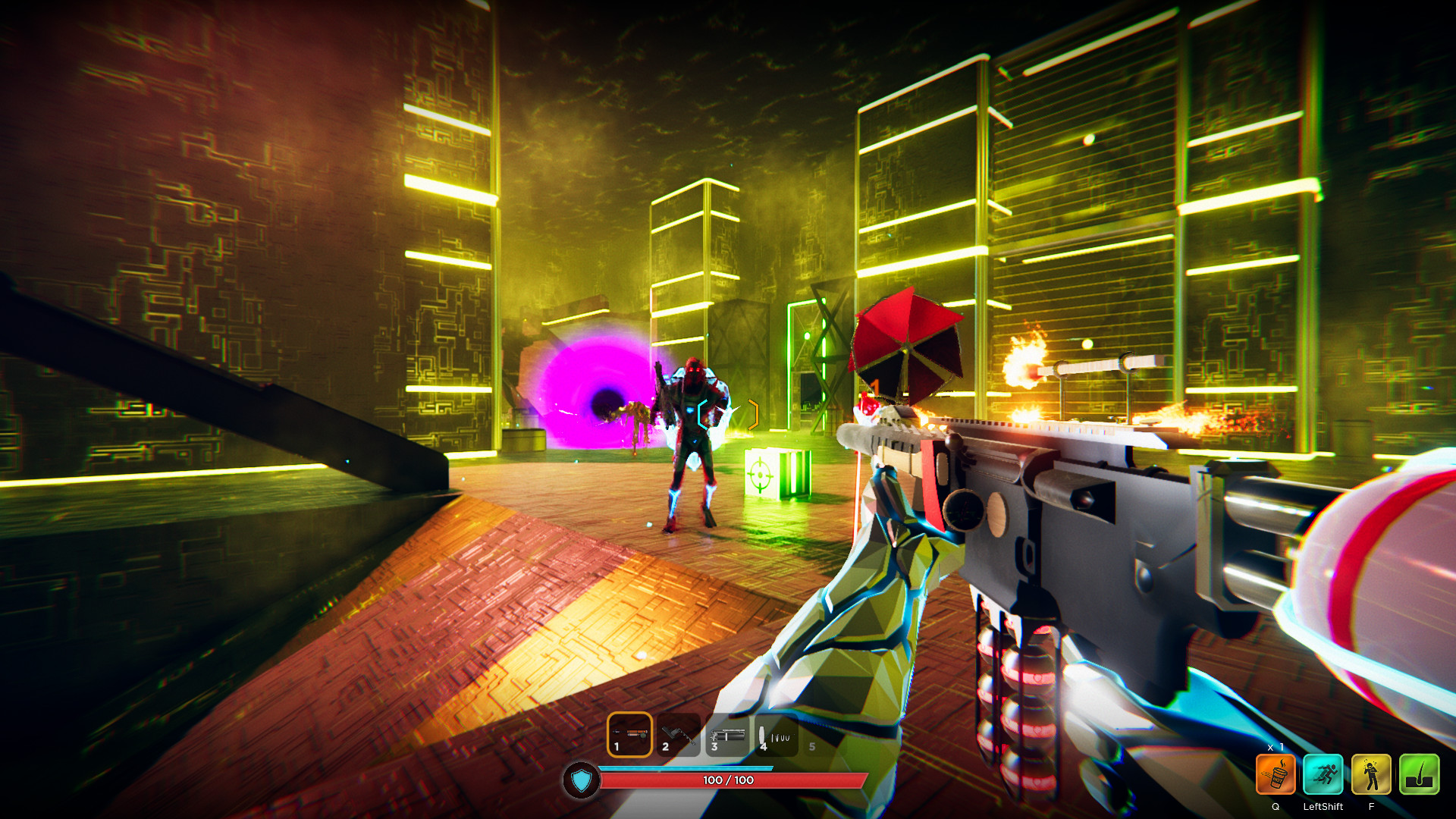The width and height of the screenshot is (1456, 819).
Task: Select the hot coffee ability icon (Q)
Action: click(1276, 773)
